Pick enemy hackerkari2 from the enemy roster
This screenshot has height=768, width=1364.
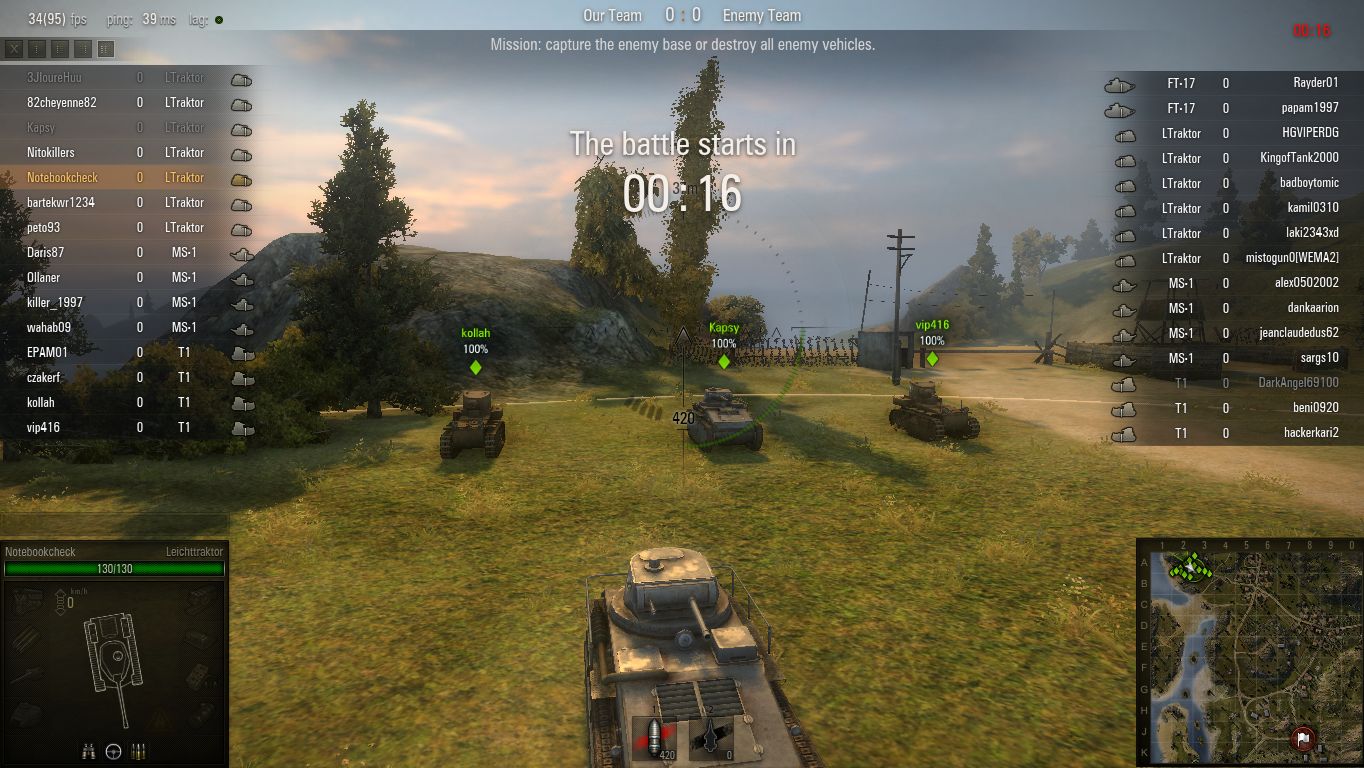(x=1311, y=433)
